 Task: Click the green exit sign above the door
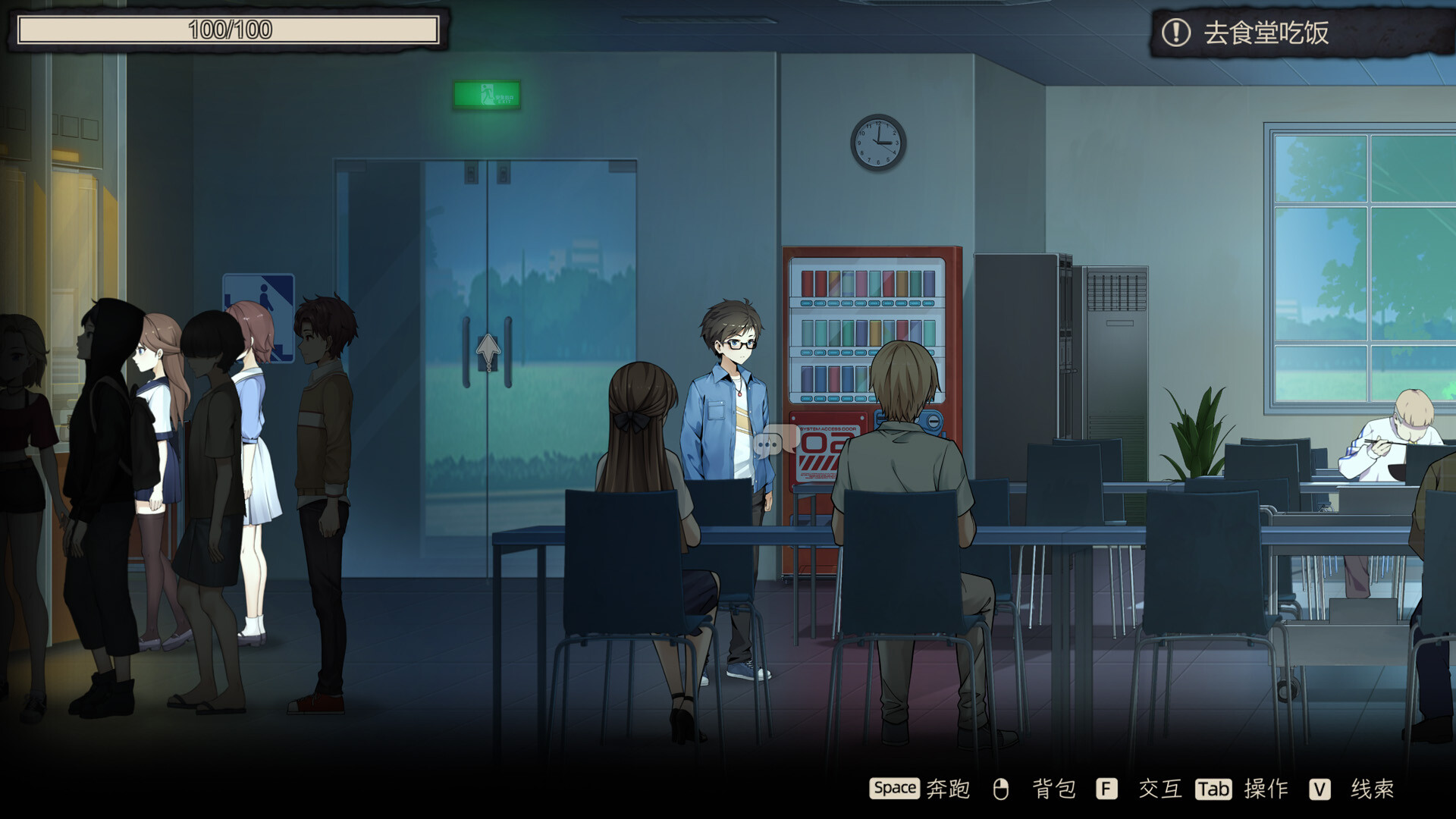pyautogui.click(x=488, y=93)
